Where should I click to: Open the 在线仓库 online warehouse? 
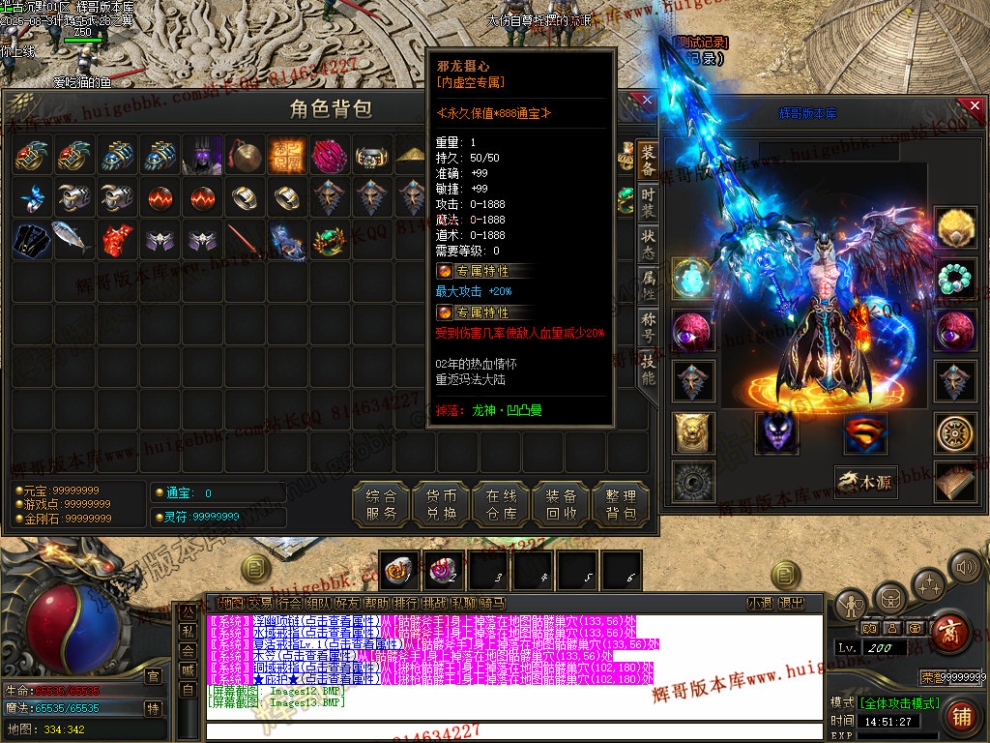click(500, 505)
